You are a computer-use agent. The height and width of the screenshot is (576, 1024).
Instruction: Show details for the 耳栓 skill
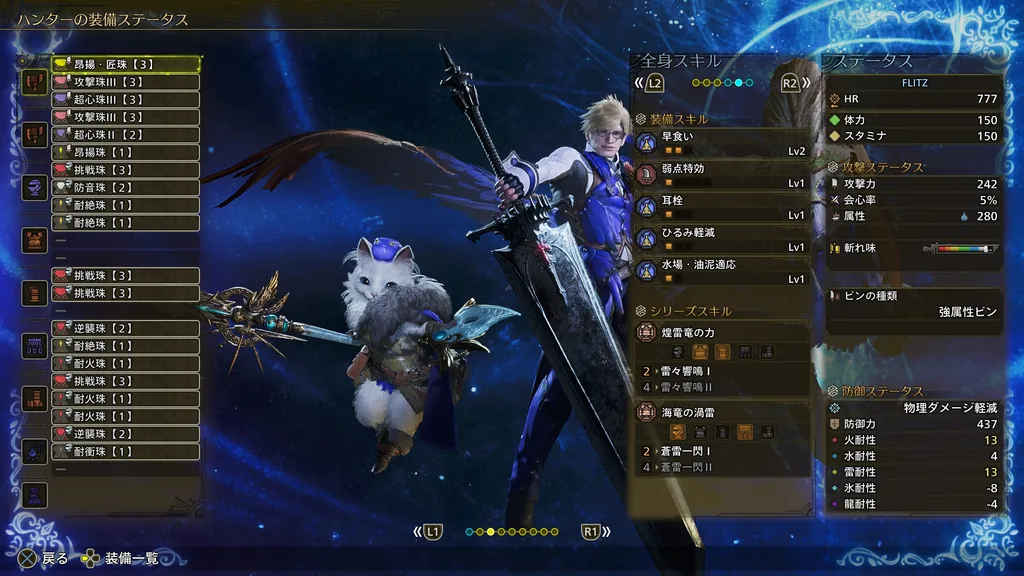[x=721, y=206]
